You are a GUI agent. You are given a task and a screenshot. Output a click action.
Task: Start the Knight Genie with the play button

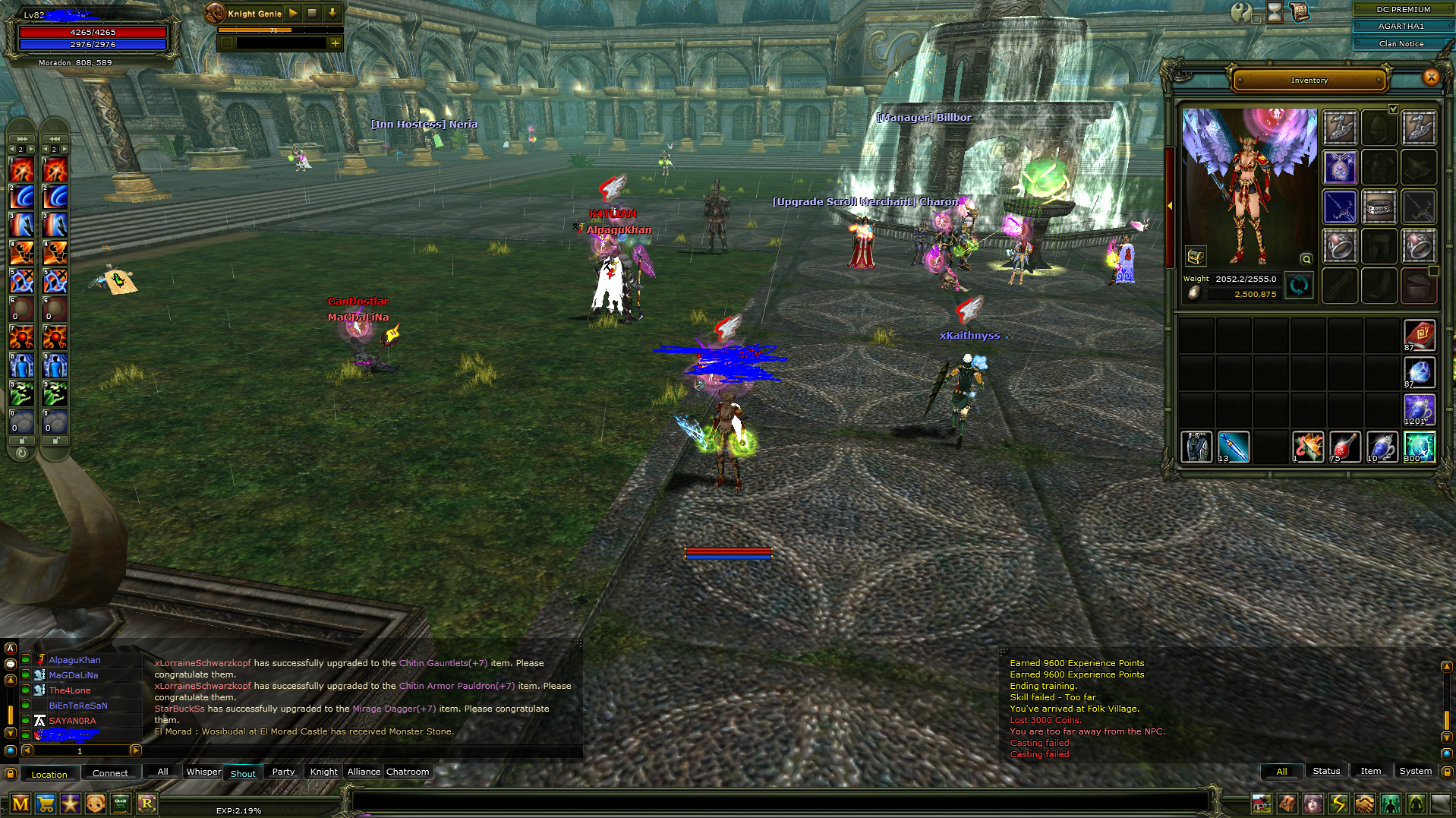click(x=293, y=14)
